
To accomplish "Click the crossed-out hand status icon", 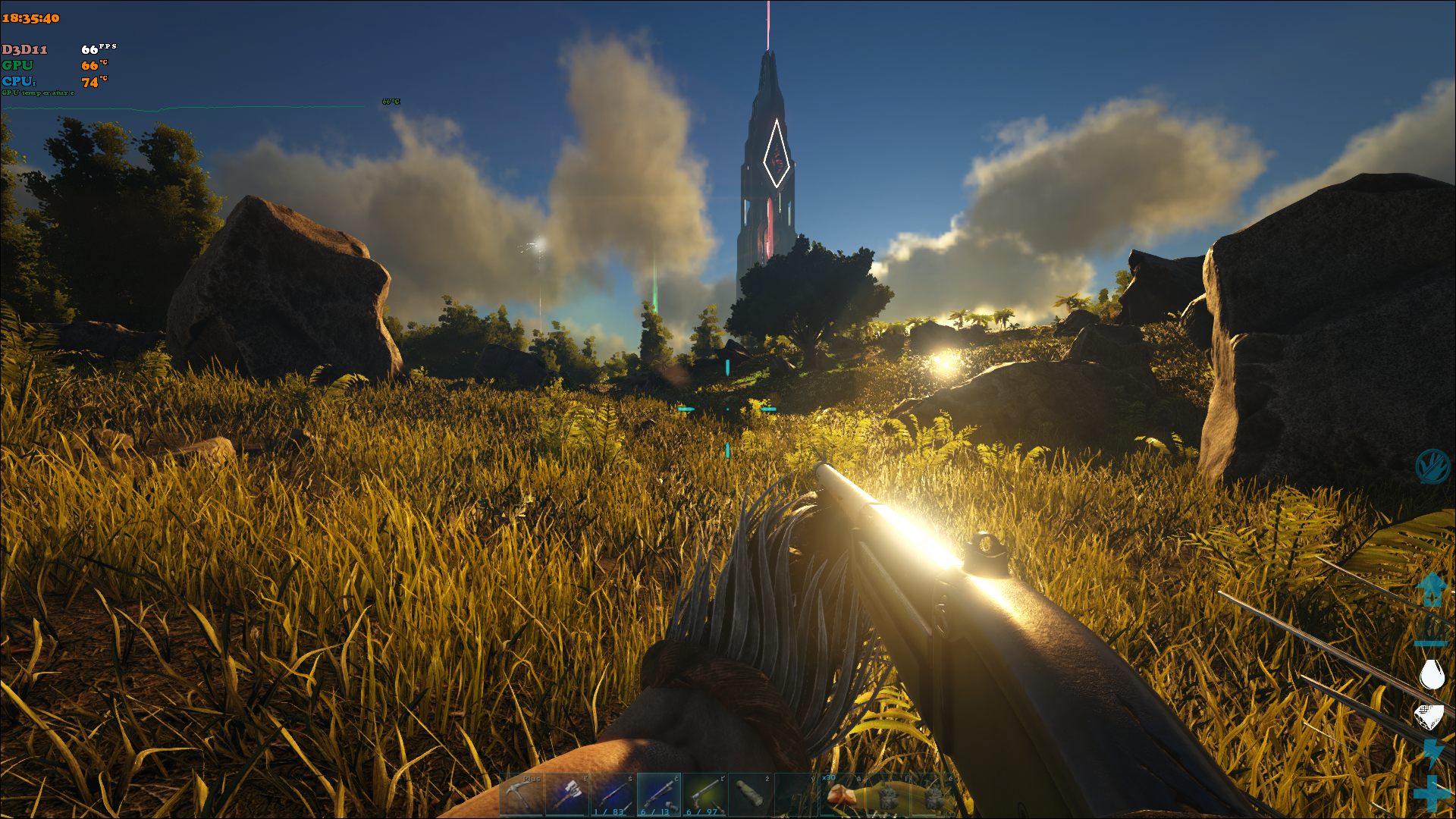I will [x=1432, y=466].
